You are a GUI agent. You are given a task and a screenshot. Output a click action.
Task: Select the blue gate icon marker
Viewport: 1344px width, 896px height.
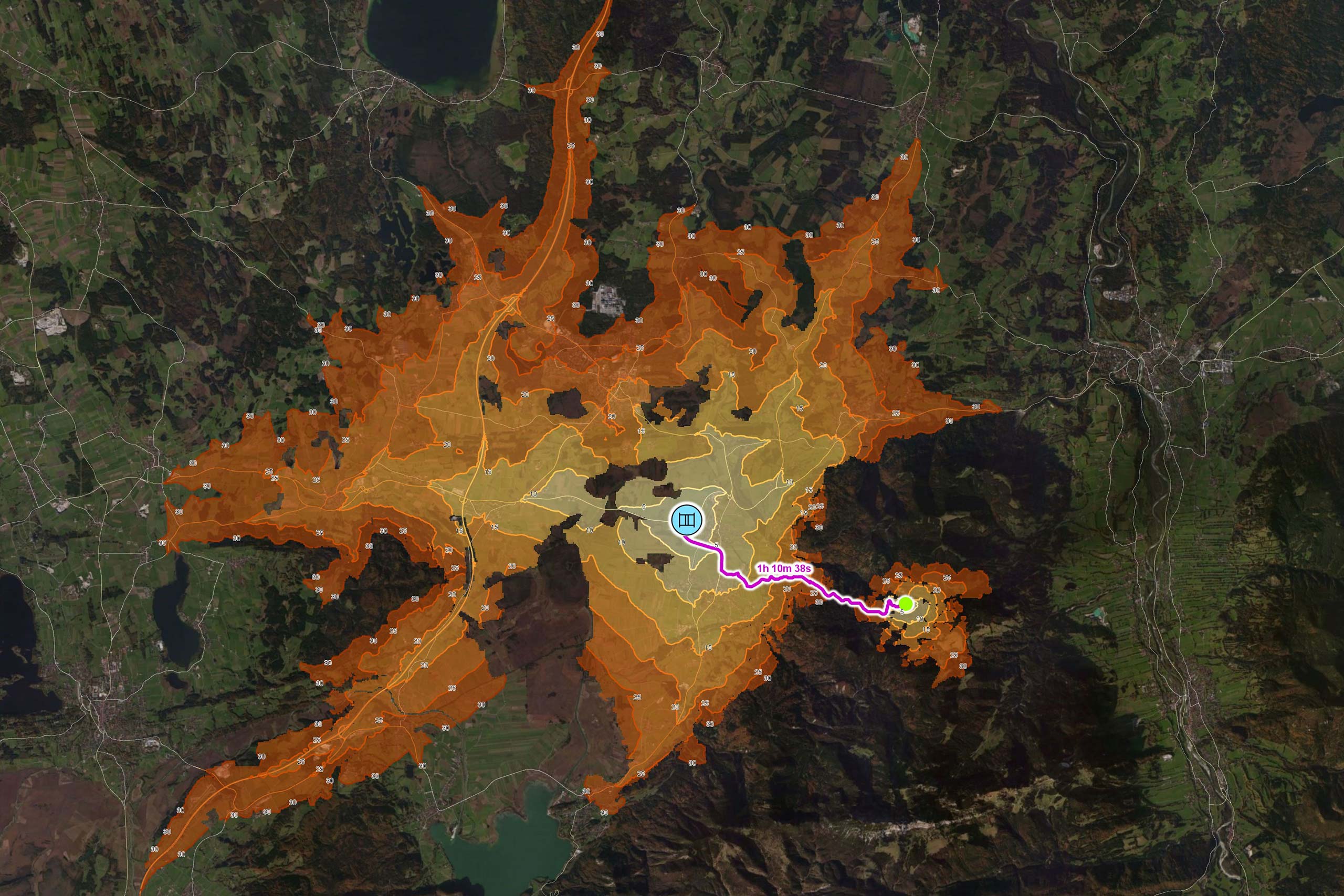coord(686,520)
